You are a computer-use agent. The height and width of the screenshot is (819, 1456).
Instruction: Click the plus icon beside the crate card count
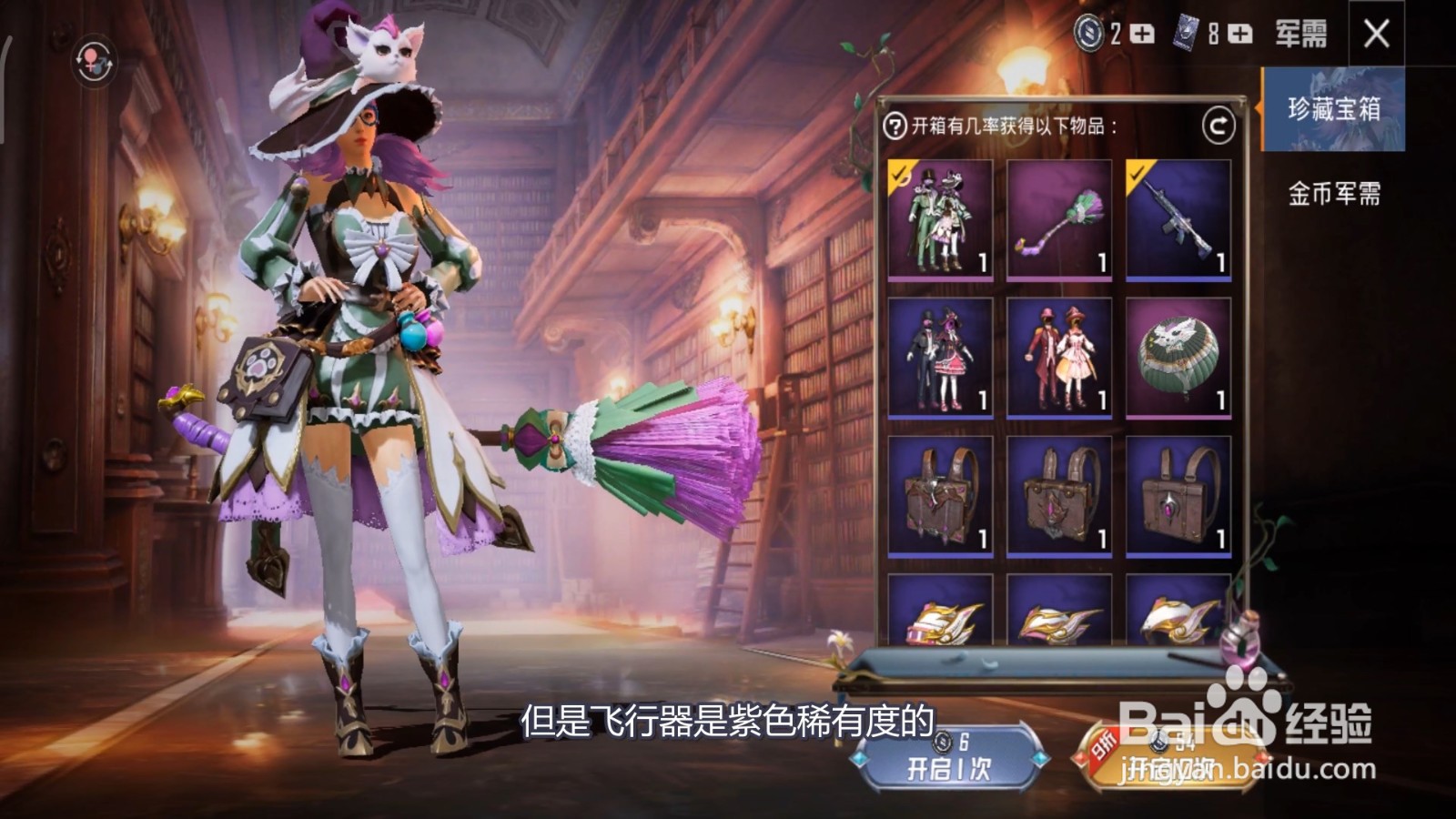1241,35
